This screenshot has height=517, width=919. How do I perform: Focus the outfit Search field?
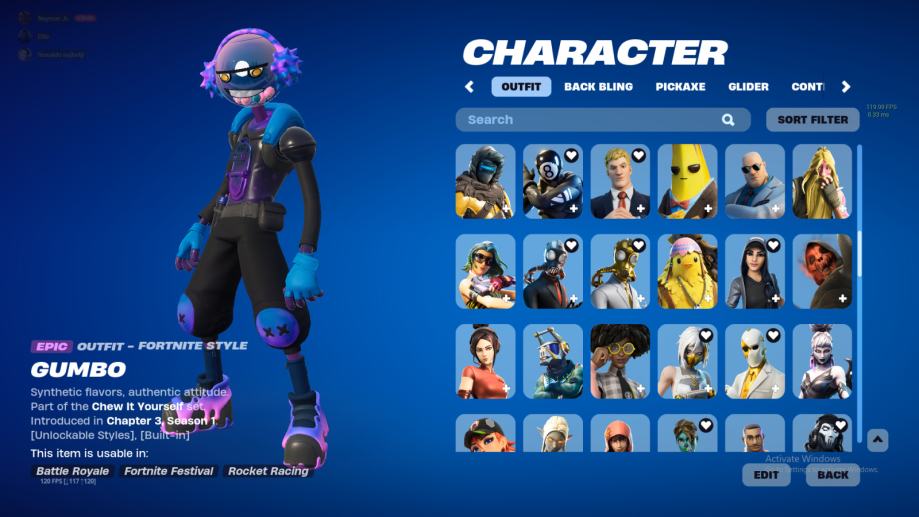[x=590, y=120]
